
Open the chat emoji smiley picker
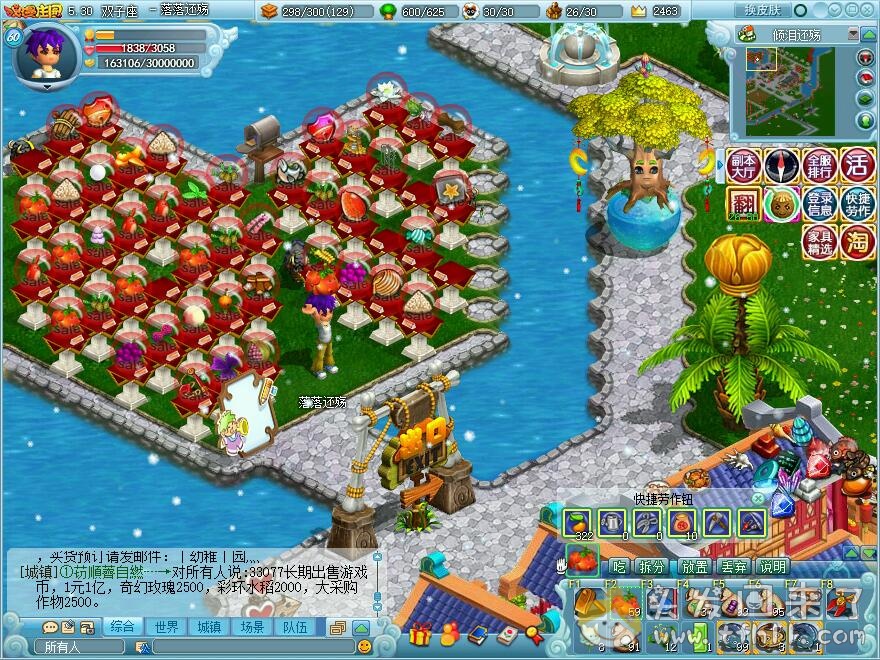pos(364,647)
